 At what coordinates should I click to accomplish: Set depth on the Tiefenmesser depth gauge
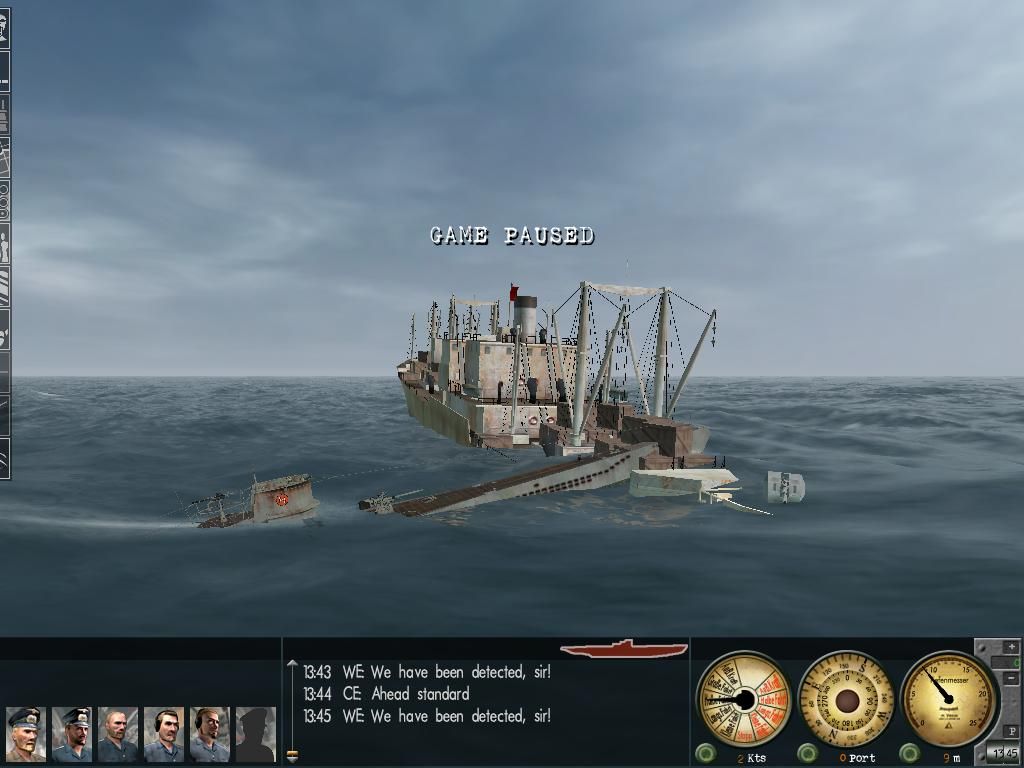[946, 697]
